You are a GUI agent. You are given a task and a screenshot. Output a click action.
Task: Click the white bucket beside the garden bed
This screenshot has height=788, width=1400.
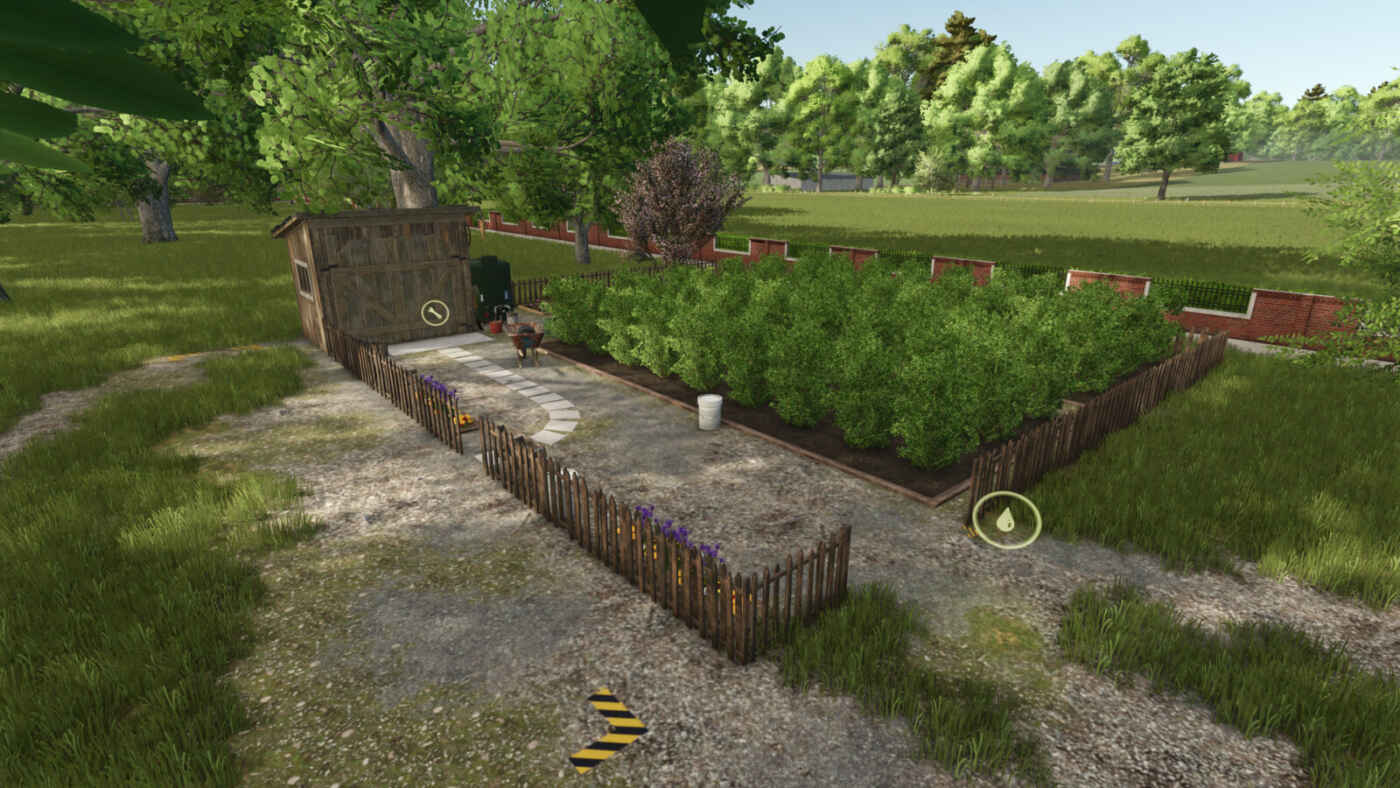(710, 410)
